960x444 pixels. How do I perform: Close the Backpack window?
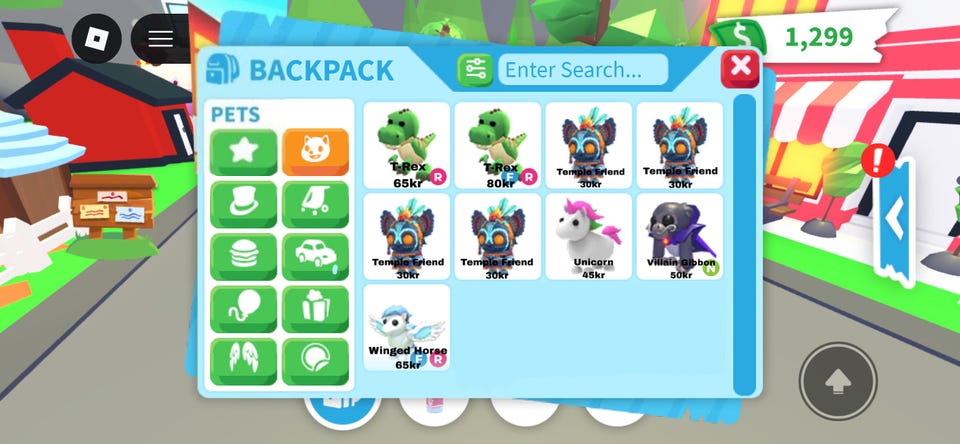coord(740,68)
